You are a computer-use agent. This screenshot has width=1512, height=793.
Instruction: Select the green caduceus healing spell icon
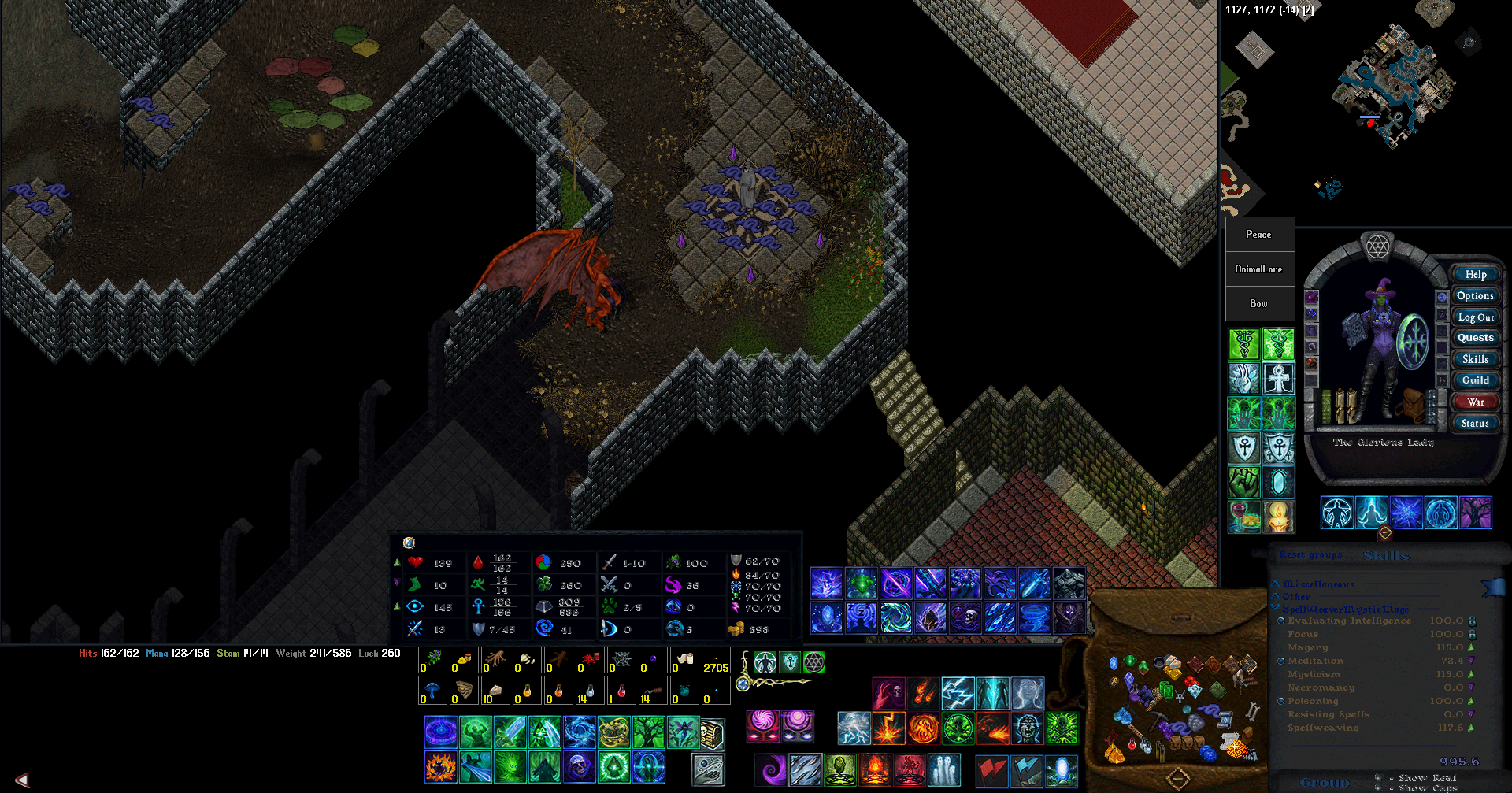click(1243, 345)
